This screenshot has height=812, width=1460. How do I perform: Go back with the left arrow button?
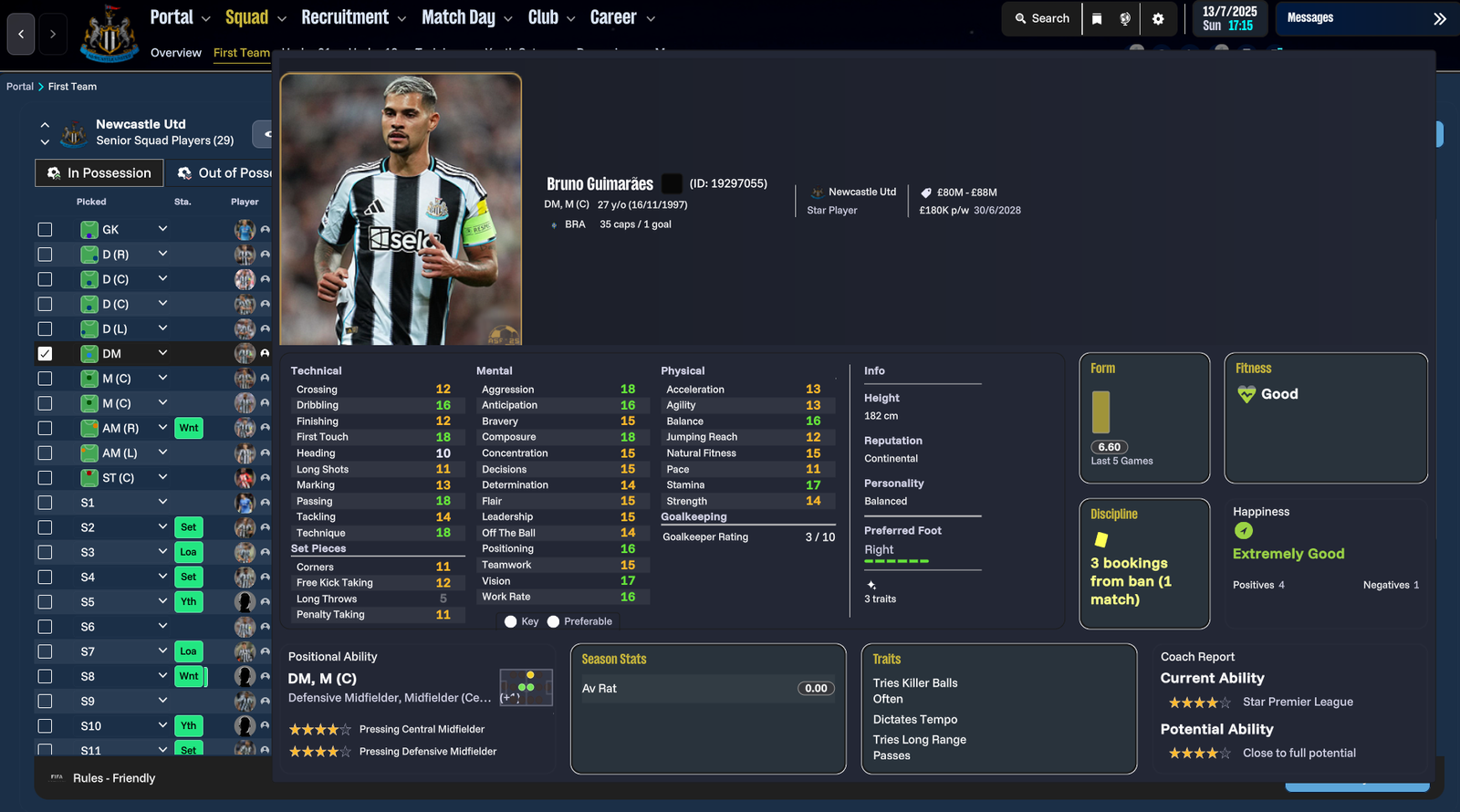21,35
